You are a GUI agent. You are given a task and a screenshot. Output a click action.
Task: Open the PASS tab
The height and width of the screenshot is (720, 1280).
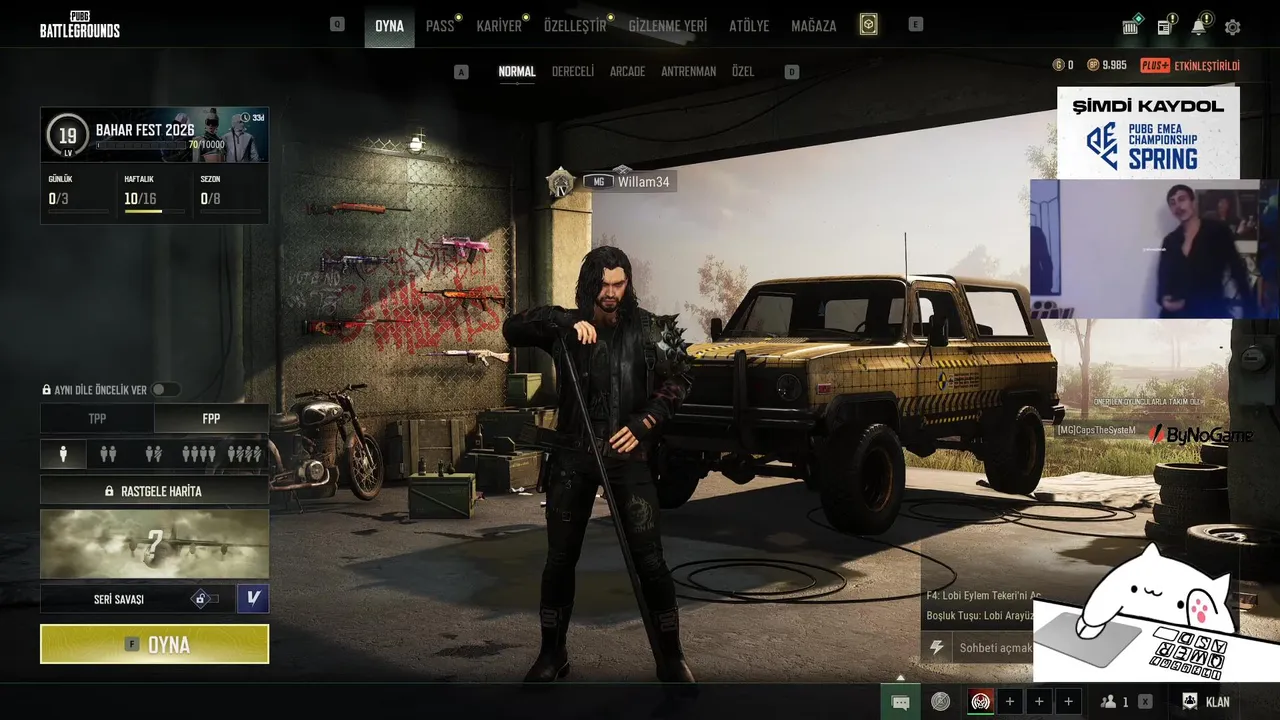440,26
